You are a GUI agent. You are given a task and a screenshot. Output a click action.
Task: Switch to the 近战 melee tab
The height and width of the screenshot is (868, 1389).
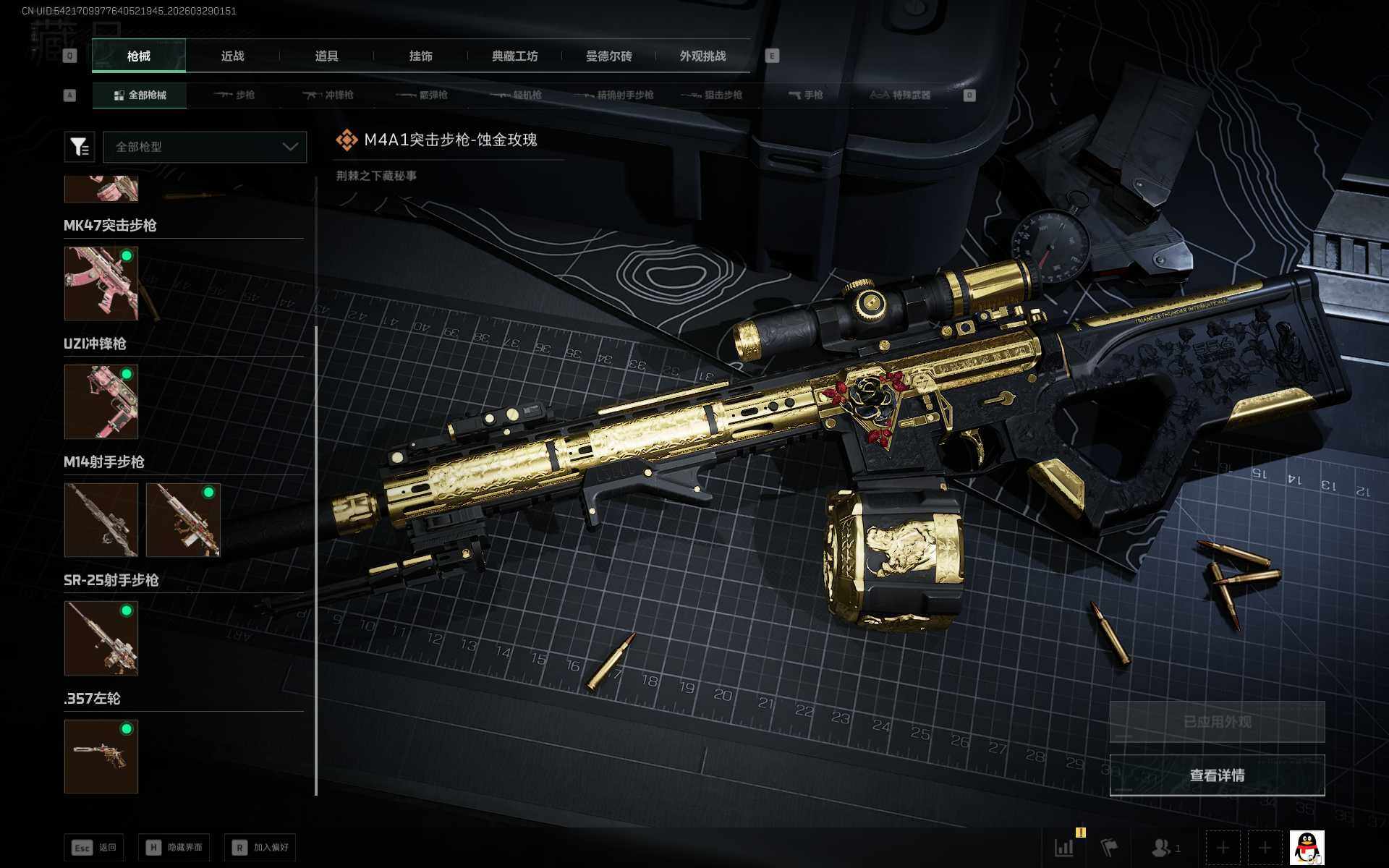pos(232,56)
